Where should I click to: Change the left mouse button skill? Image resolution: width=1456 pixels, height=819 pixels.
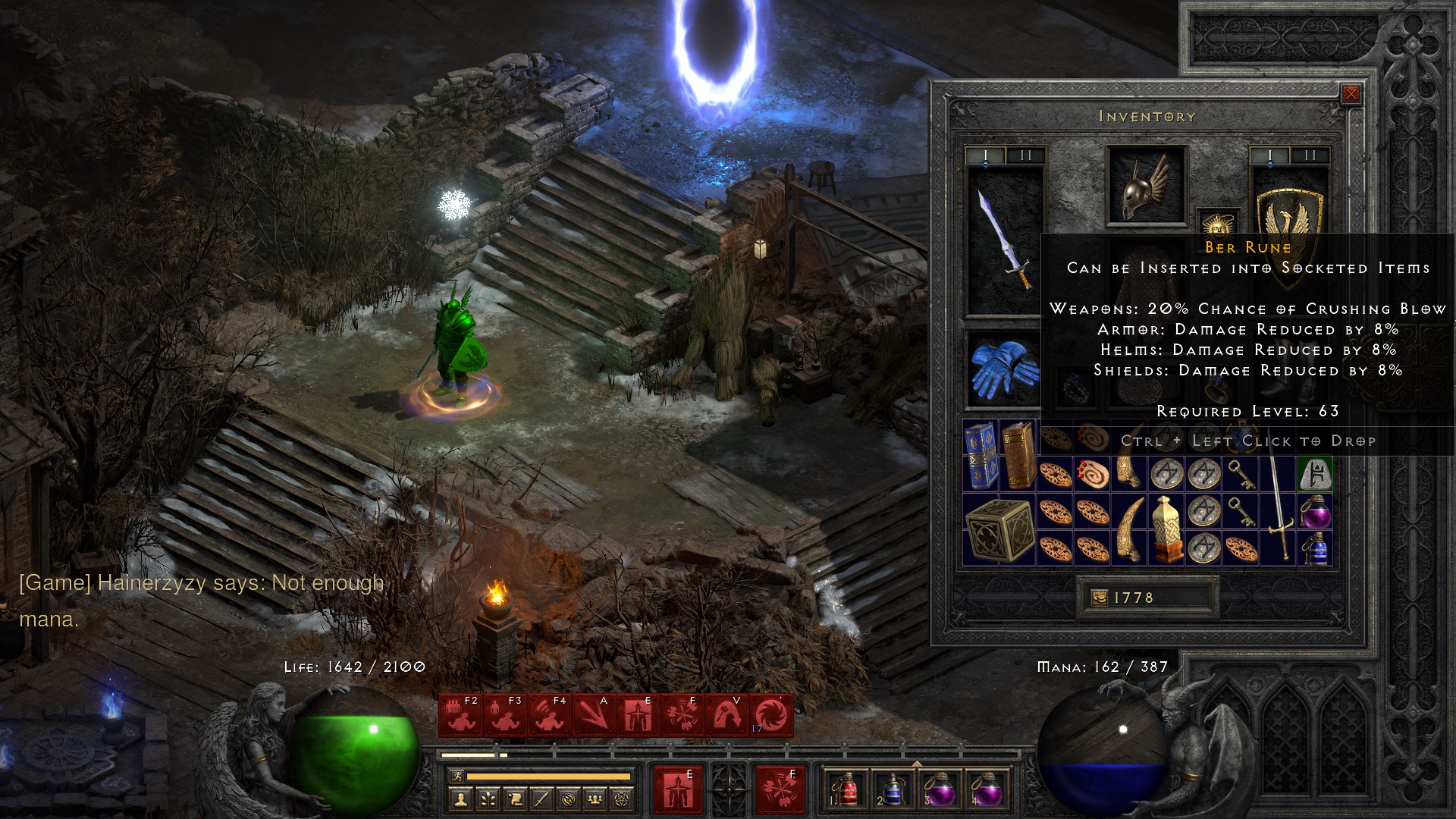677,789
